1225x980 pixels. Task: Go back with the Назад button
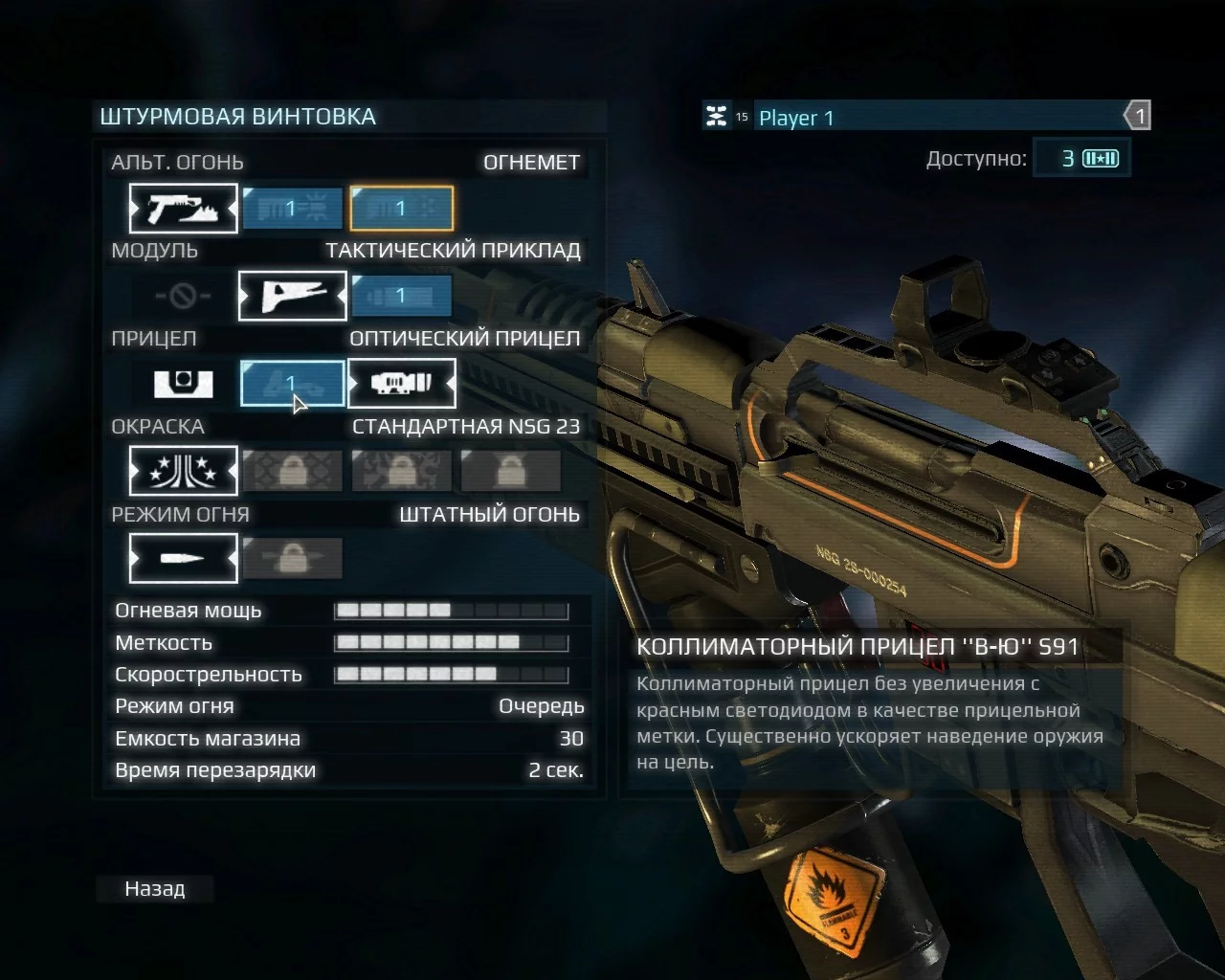tap(155, 889)
